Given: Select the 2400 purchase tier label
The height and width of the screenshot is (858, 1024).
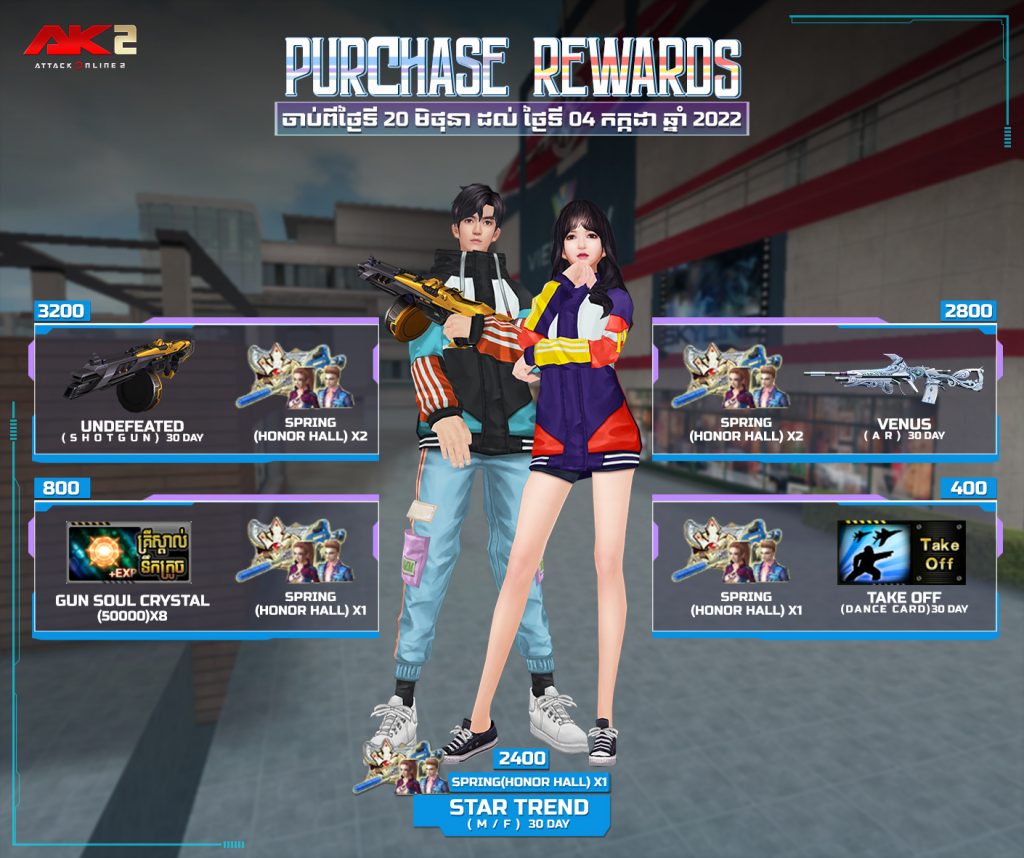Looking at the screenshot, I should (x=521, y=759).
